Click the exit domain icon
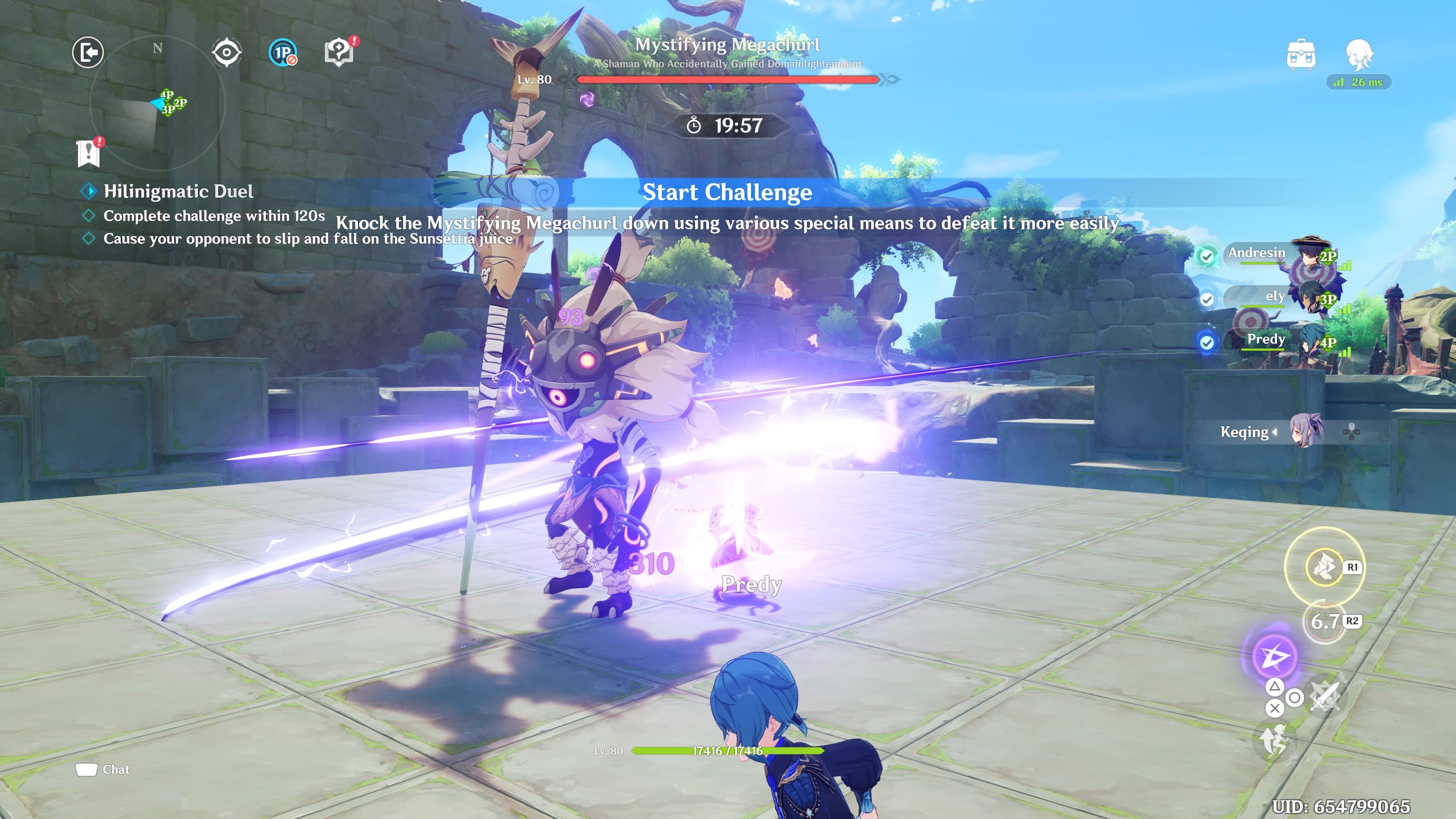The width and height of the screenshot is (1456, 819). 88,52
